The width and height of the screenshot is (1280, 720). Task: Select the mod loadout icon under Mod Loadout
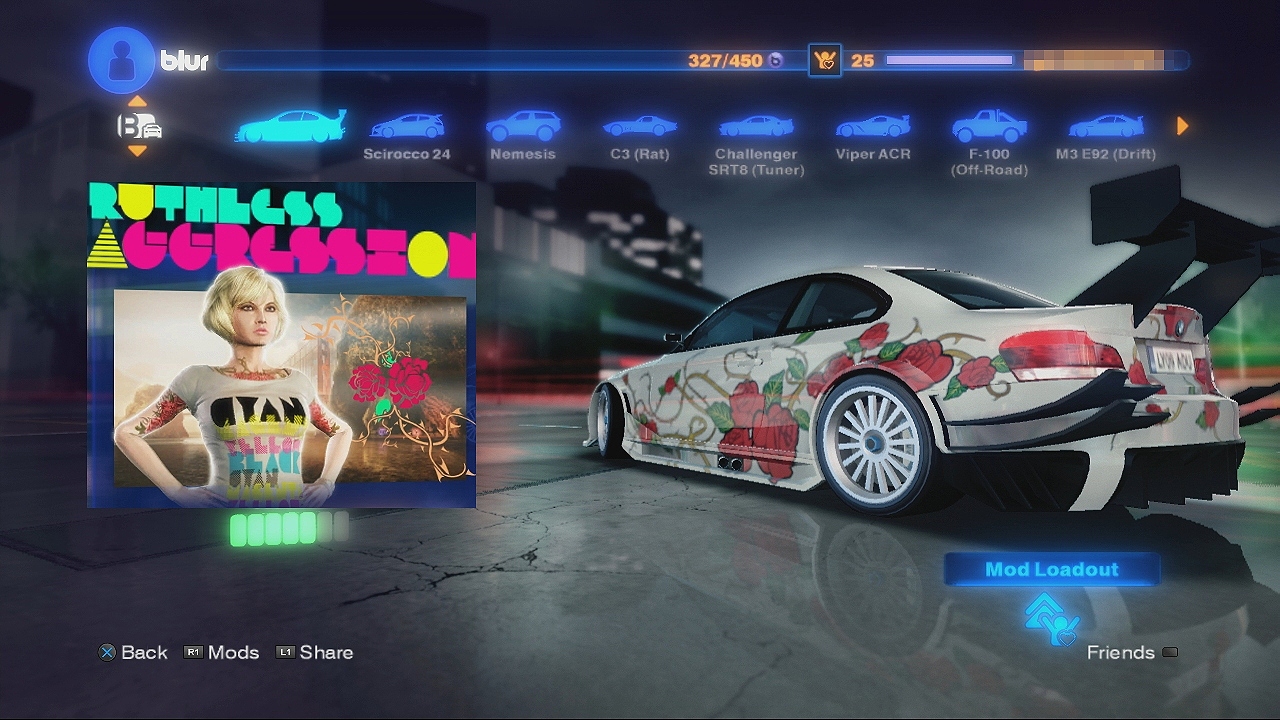tap(1052, 619)
